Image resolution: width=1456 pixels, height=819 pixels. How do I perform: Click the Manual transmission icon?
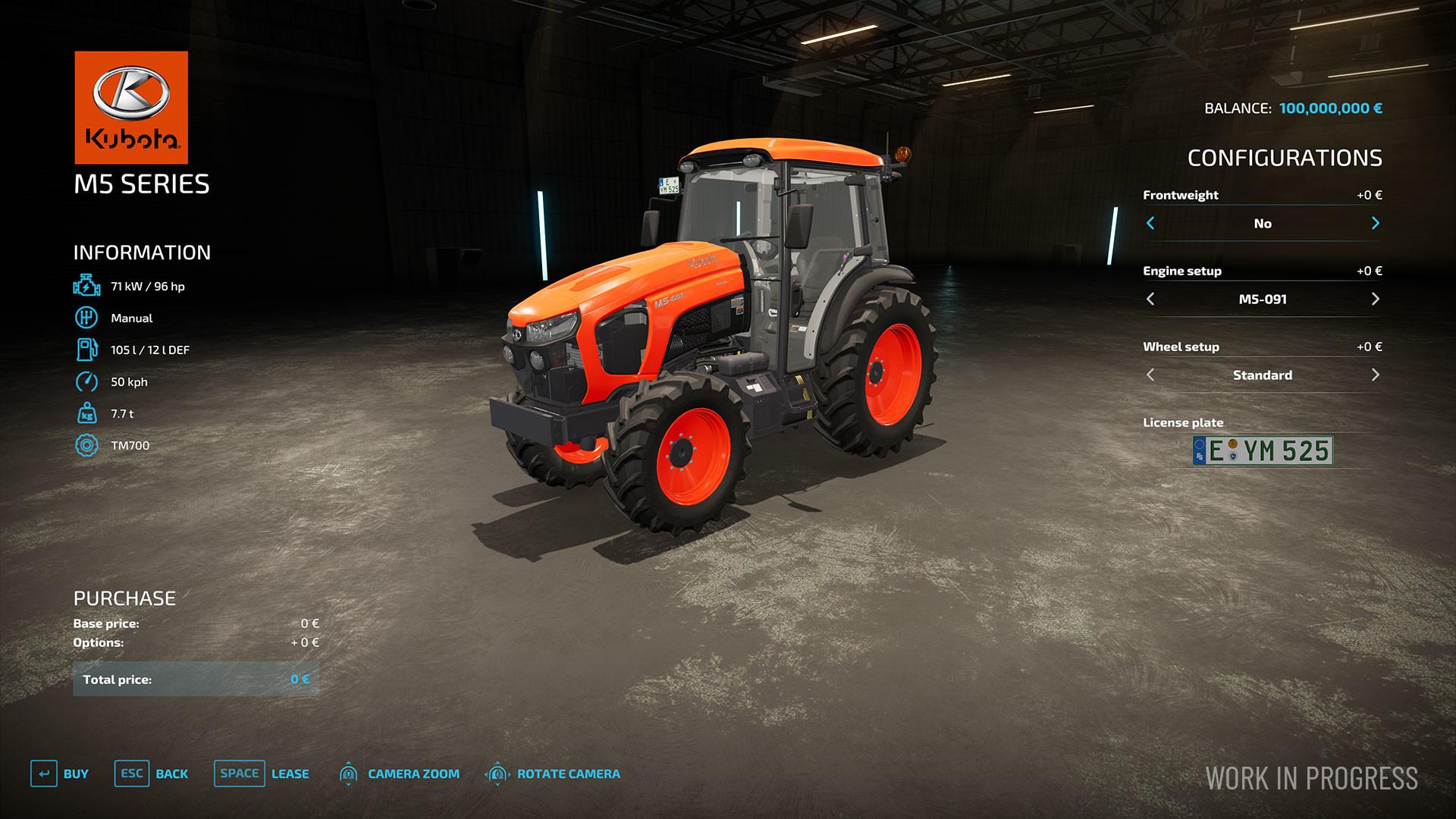point(86,318)
